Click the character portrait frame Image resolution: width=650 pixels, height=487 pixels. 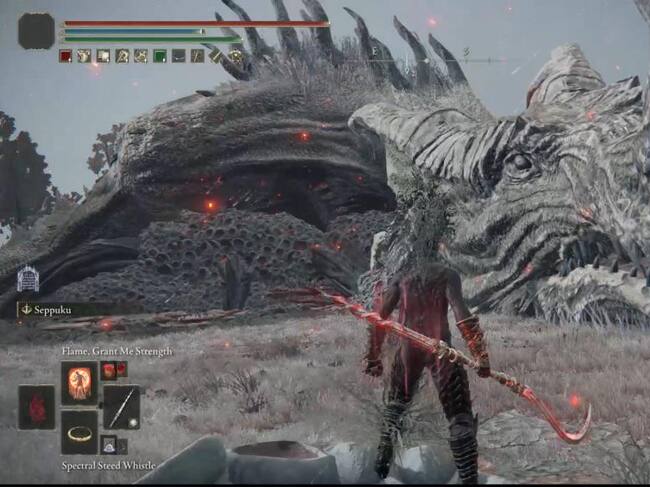coord(36,31)
